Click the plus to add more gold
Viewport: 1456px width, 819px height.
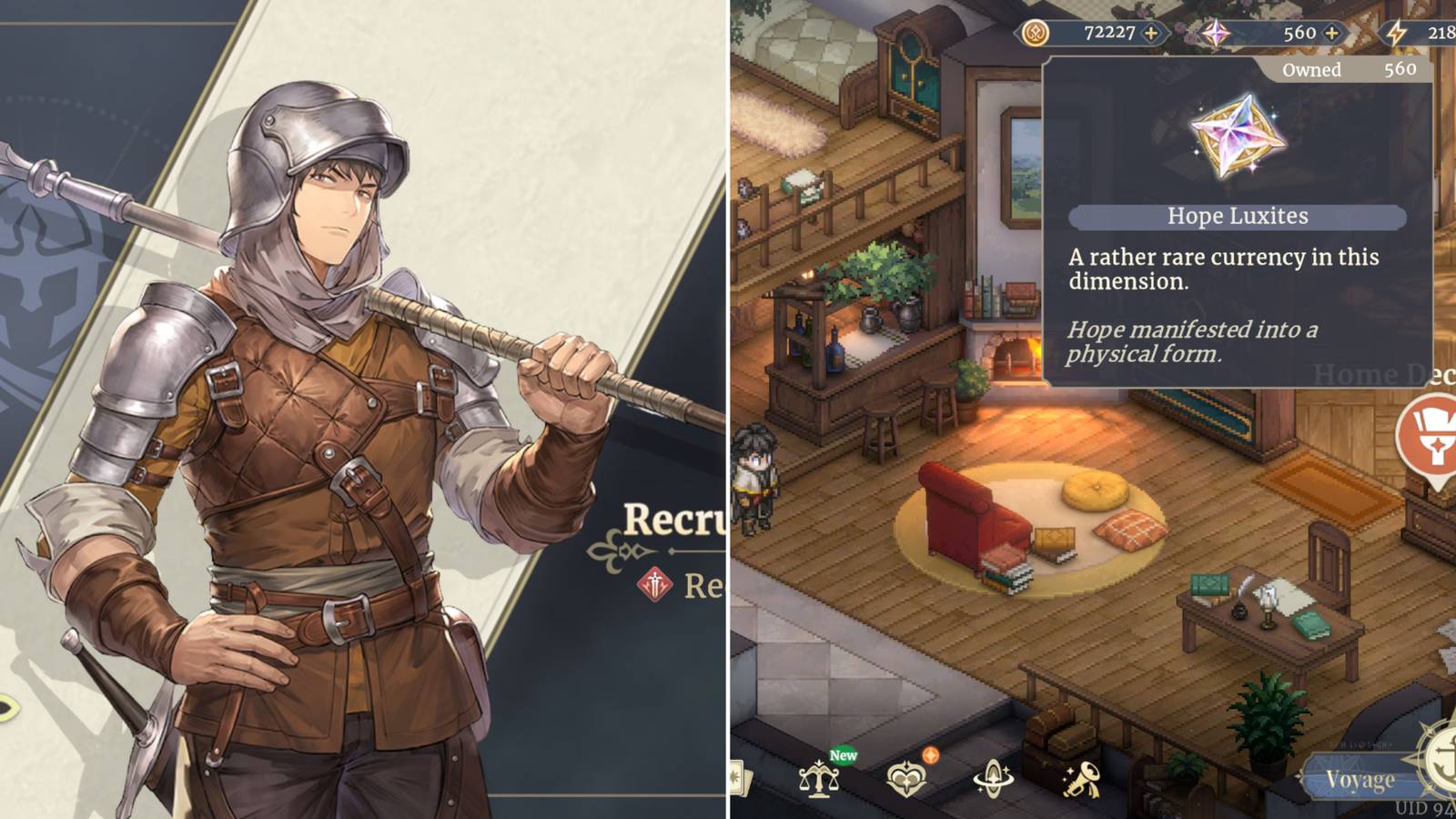coord(1150,33)
